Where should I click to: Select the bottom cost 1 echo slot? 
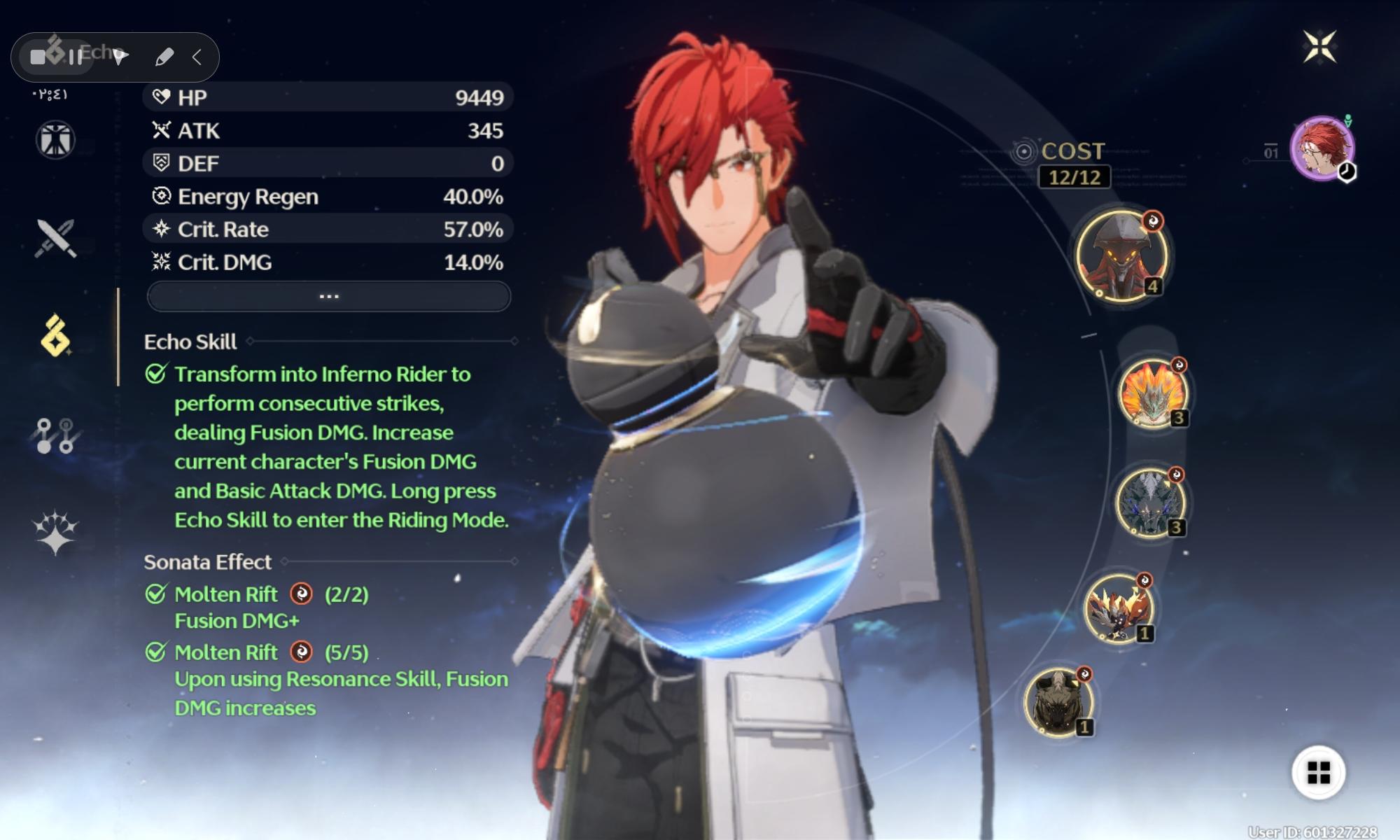tap(1058, 702)
